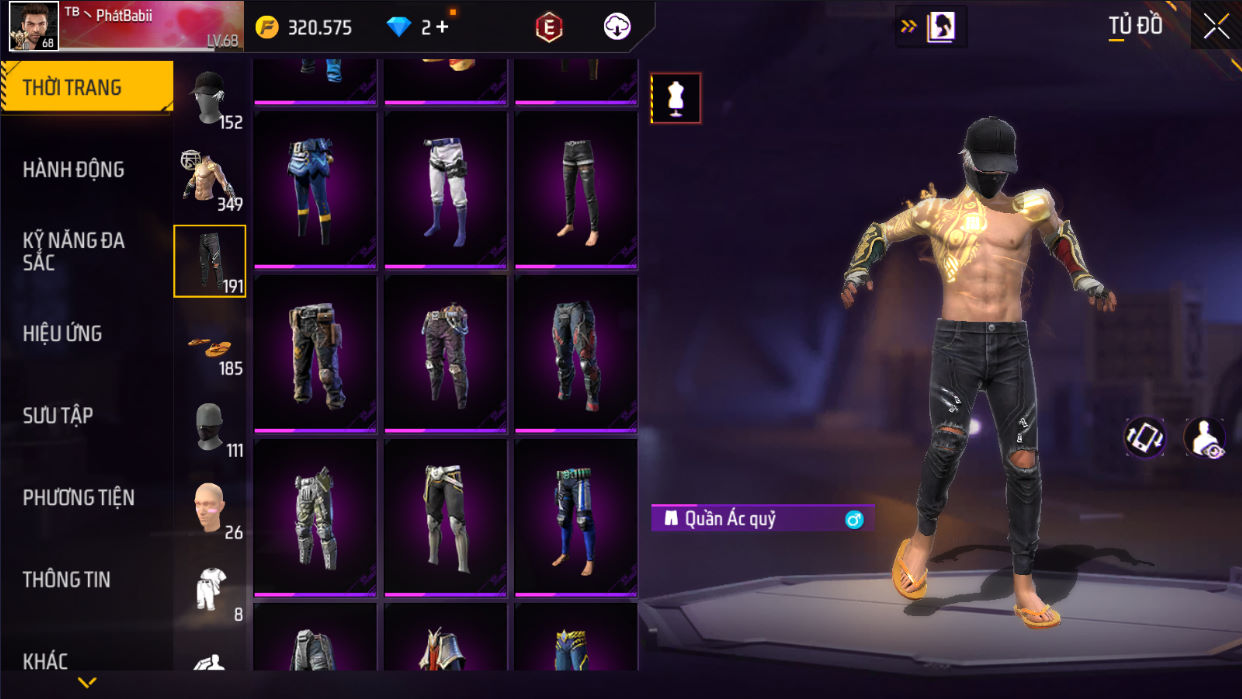Equip the white pants with blue boots
This screenshot has width=1242, height=699.
(x=446, y=189)
